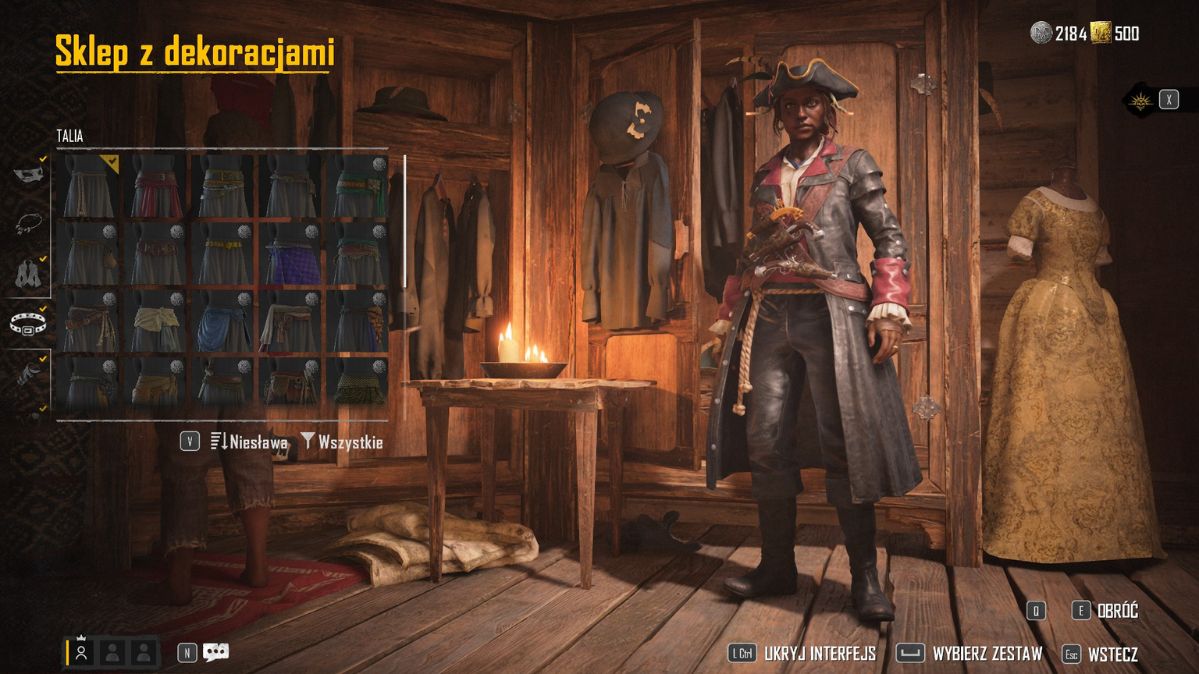Viewport: 1199px width, 674px height.
Task: Click the Obróć rotate character control
Action: click(1106, 611)
